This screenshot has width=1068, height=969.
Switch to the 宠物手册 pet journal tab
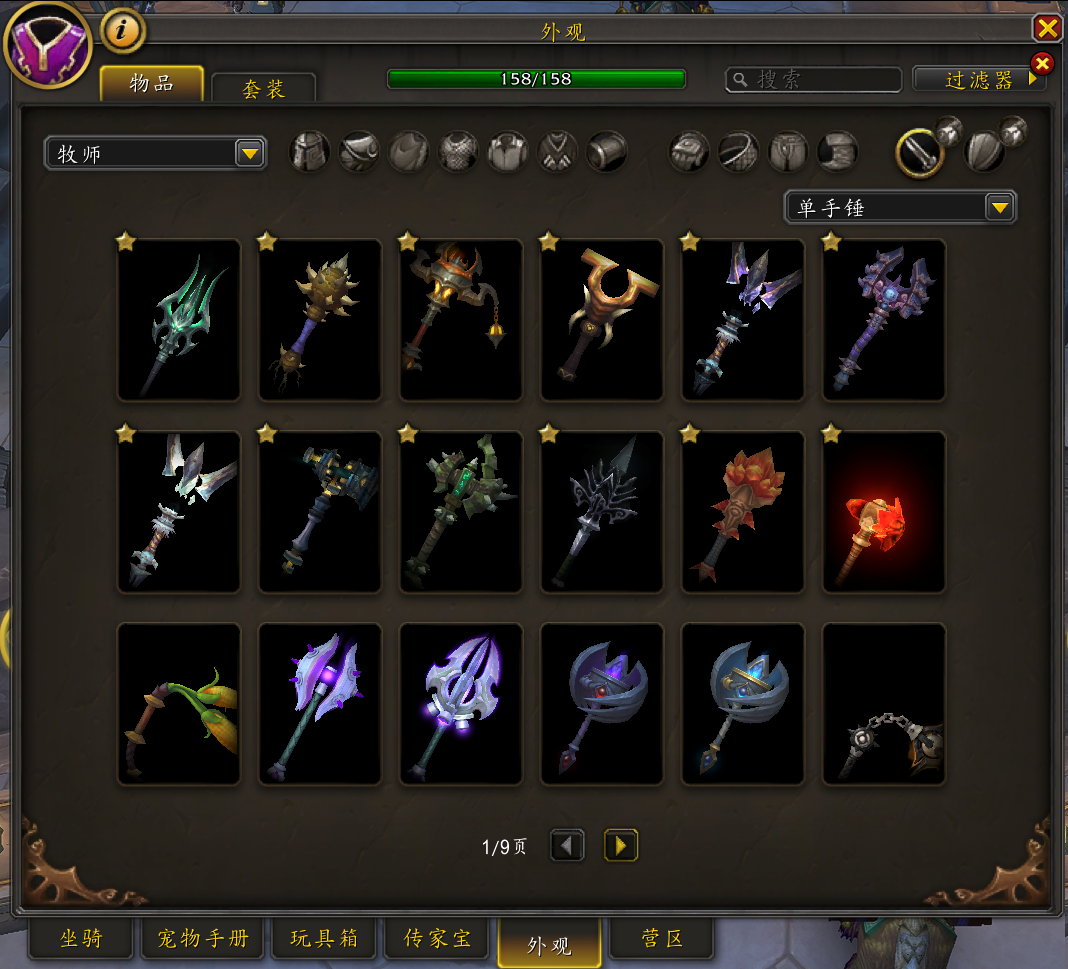[203, 939]
